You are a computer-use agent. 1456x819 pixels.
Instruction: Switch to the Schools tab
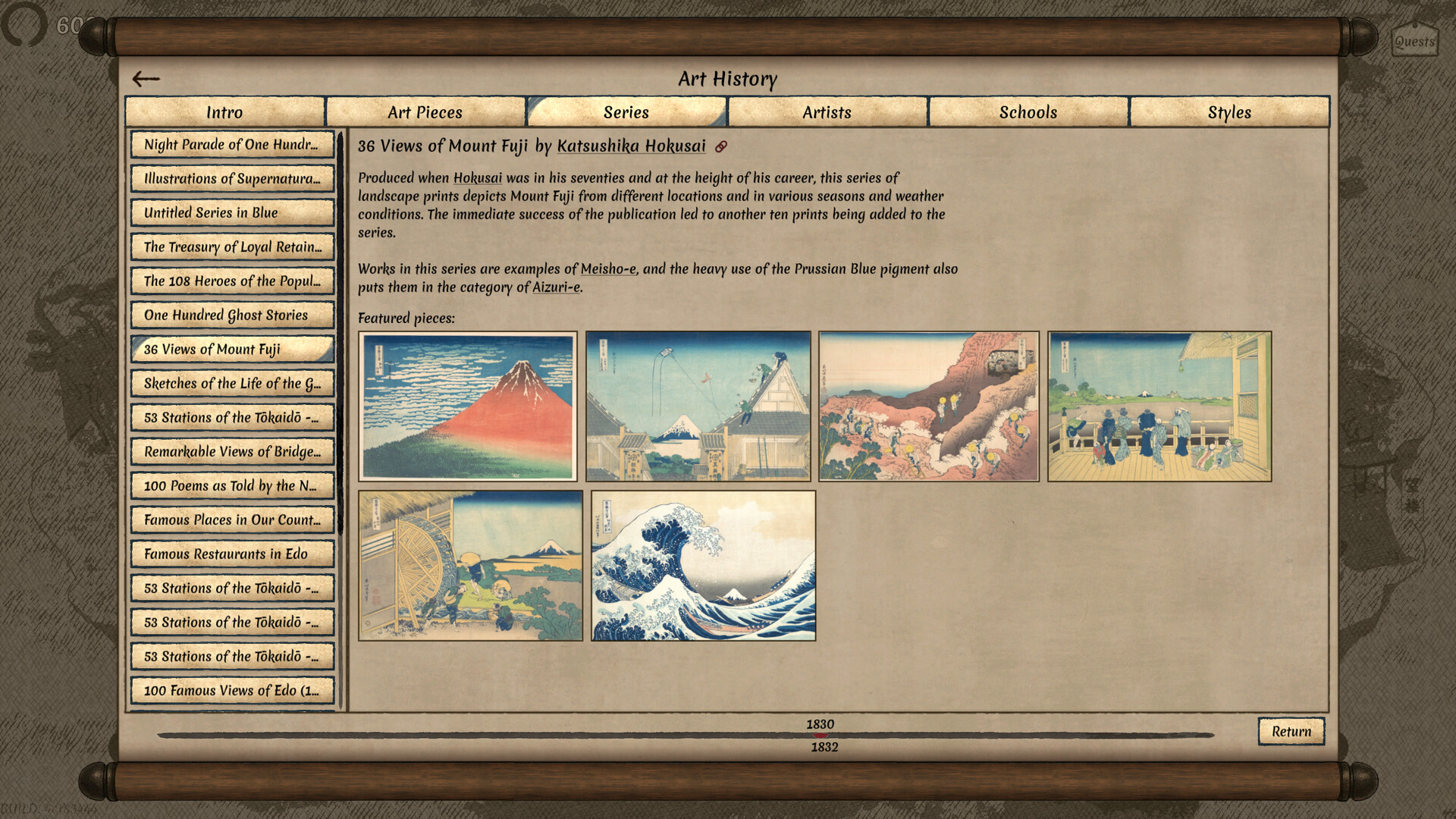tap(1028, 111)
